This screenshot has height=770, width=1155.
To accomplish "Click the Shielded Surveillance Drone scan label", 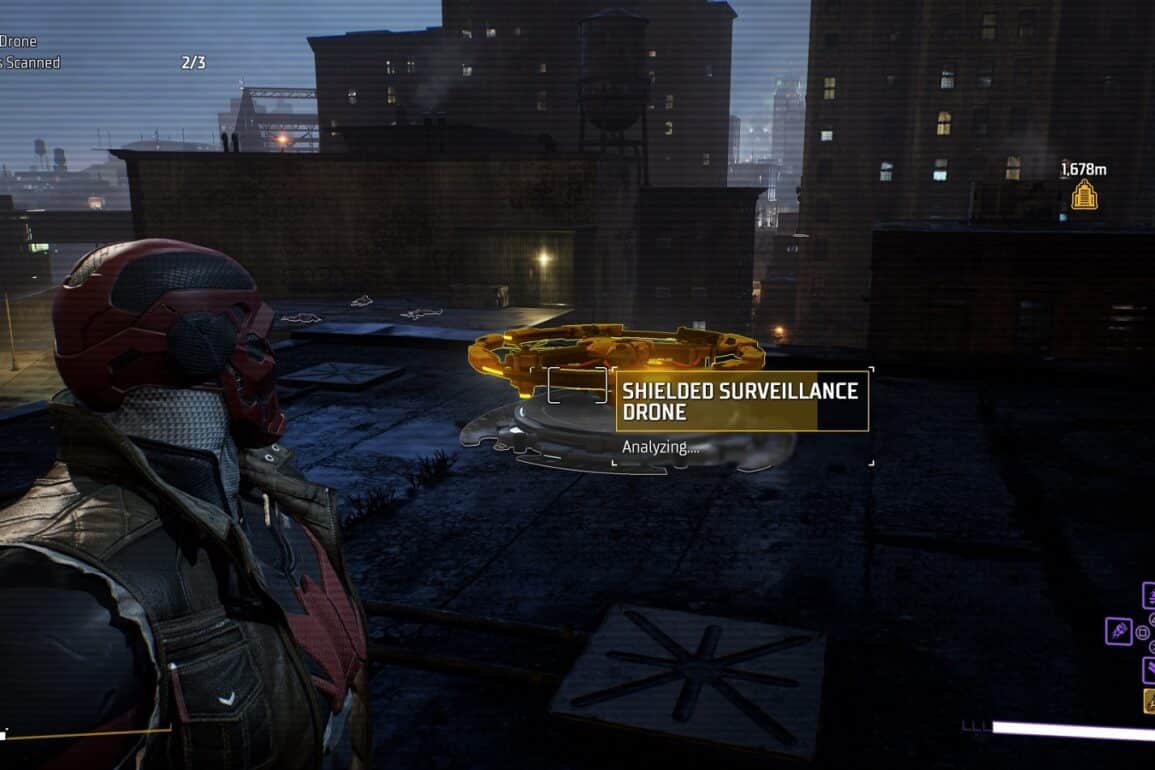I will 741,401.
